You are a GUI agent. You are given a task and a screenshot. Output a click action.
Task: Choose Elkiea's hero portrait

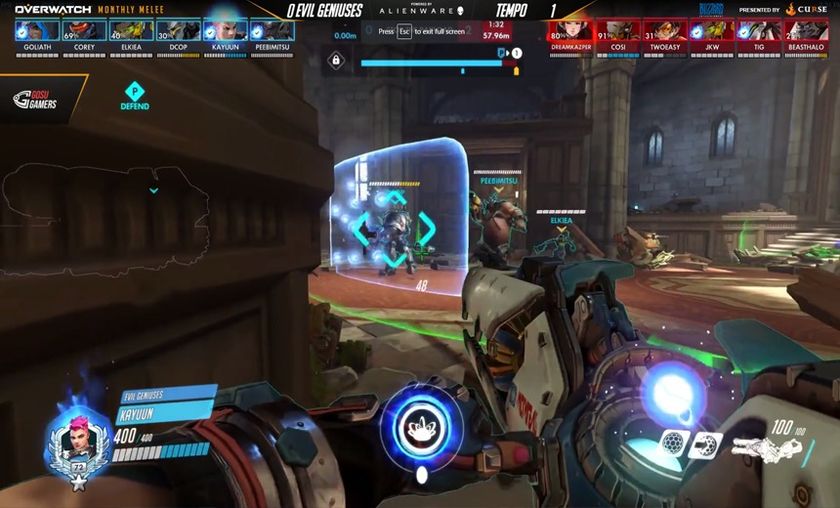[x=131, y=31]
